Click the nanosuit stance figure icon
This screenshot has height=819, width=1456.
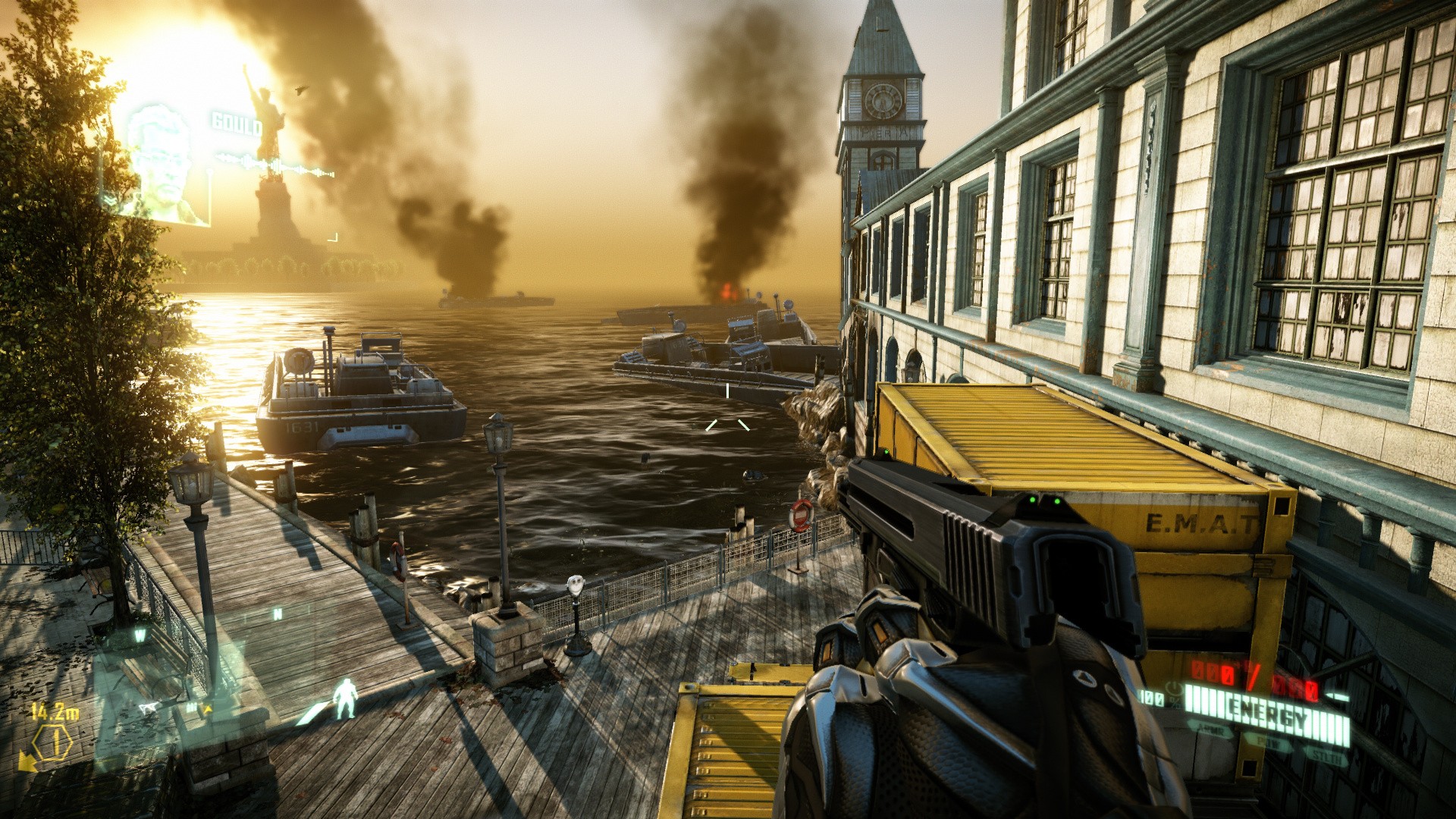[x=346, y=698]
